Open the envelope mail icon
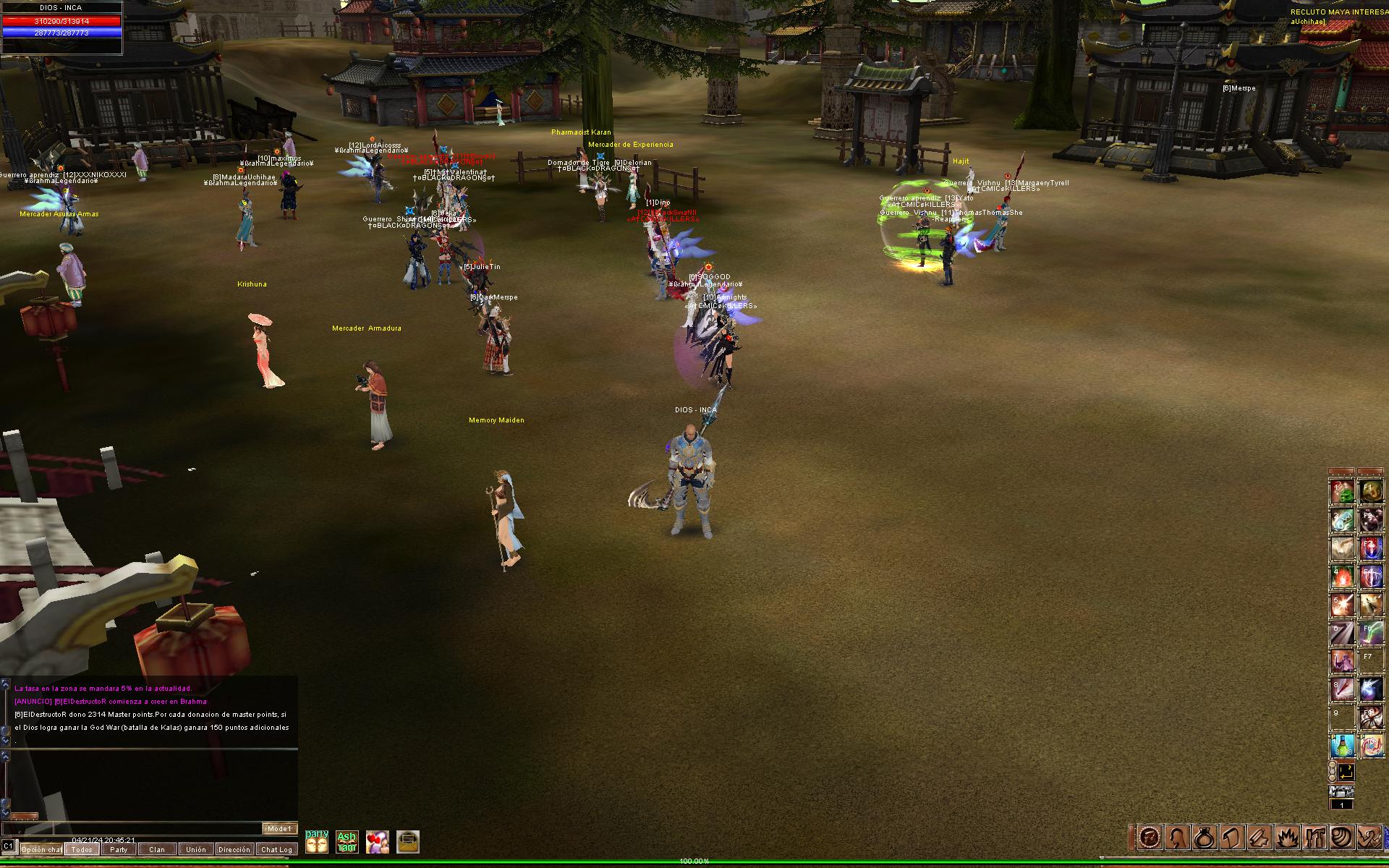Image resolution: width=1389 pixels, height=868 pixels. click(408, 842)
